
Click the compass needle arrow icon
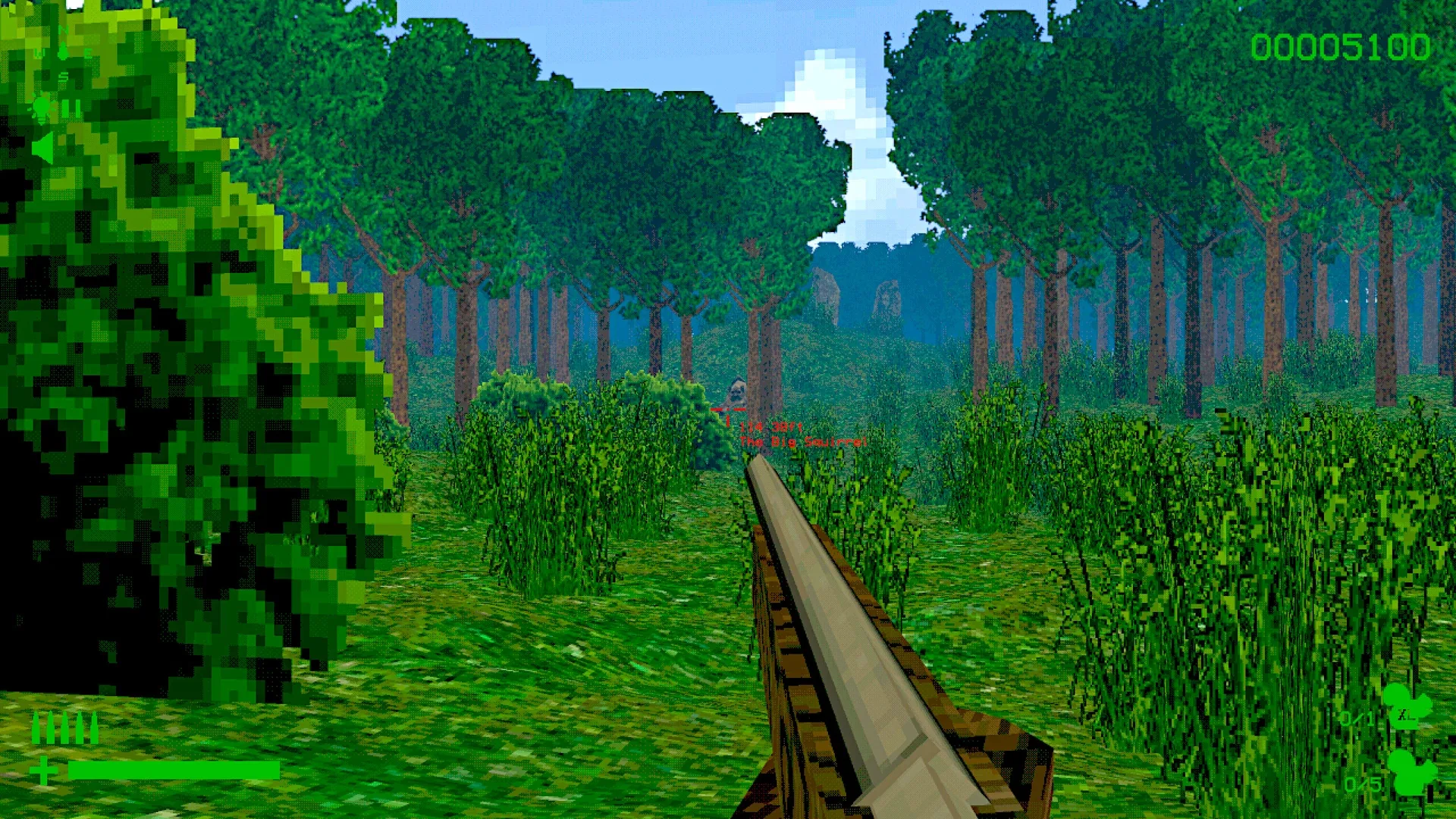(63, 51)
